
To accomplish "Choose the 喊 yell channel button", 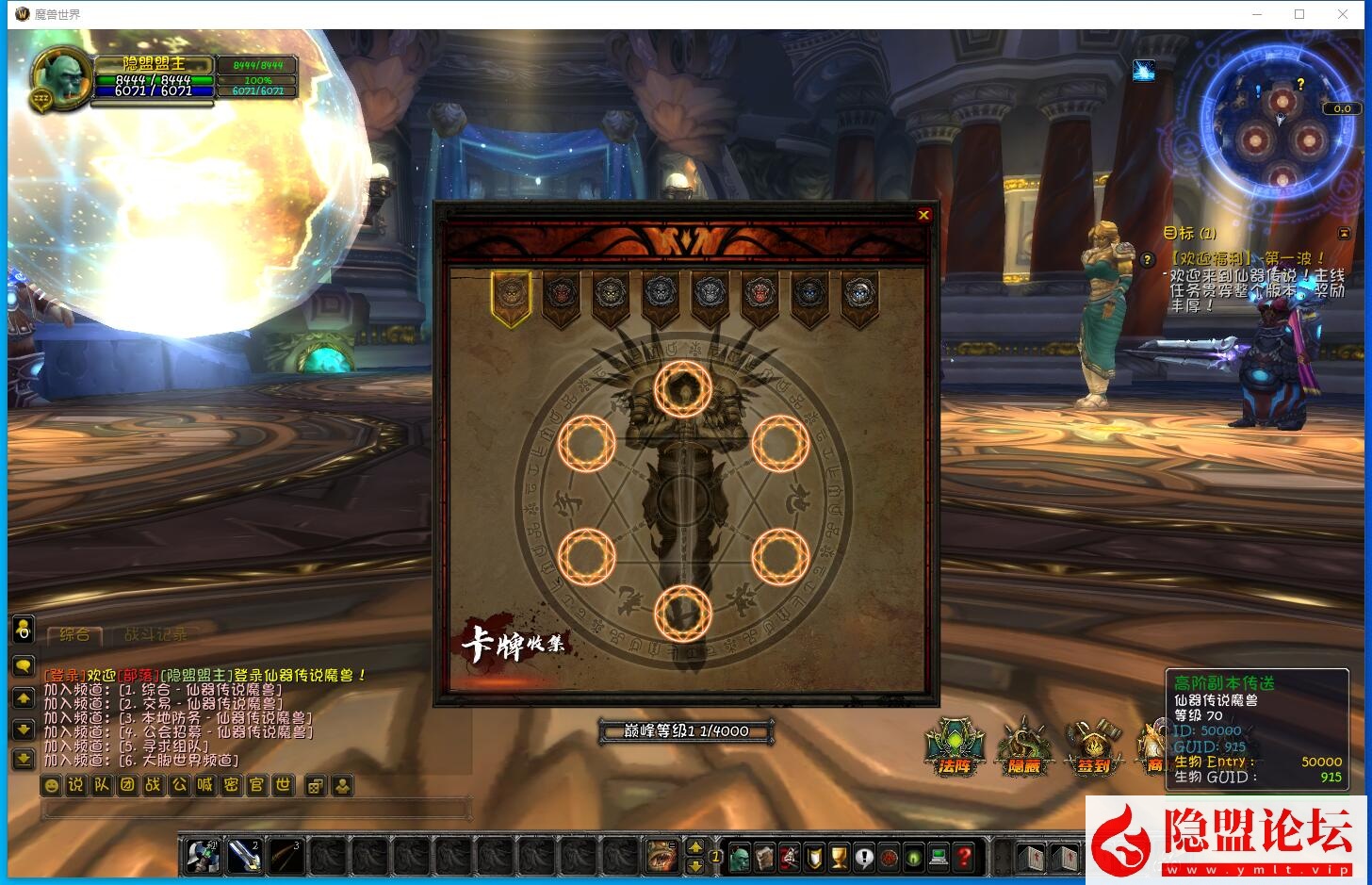I will tap(205, 785).
